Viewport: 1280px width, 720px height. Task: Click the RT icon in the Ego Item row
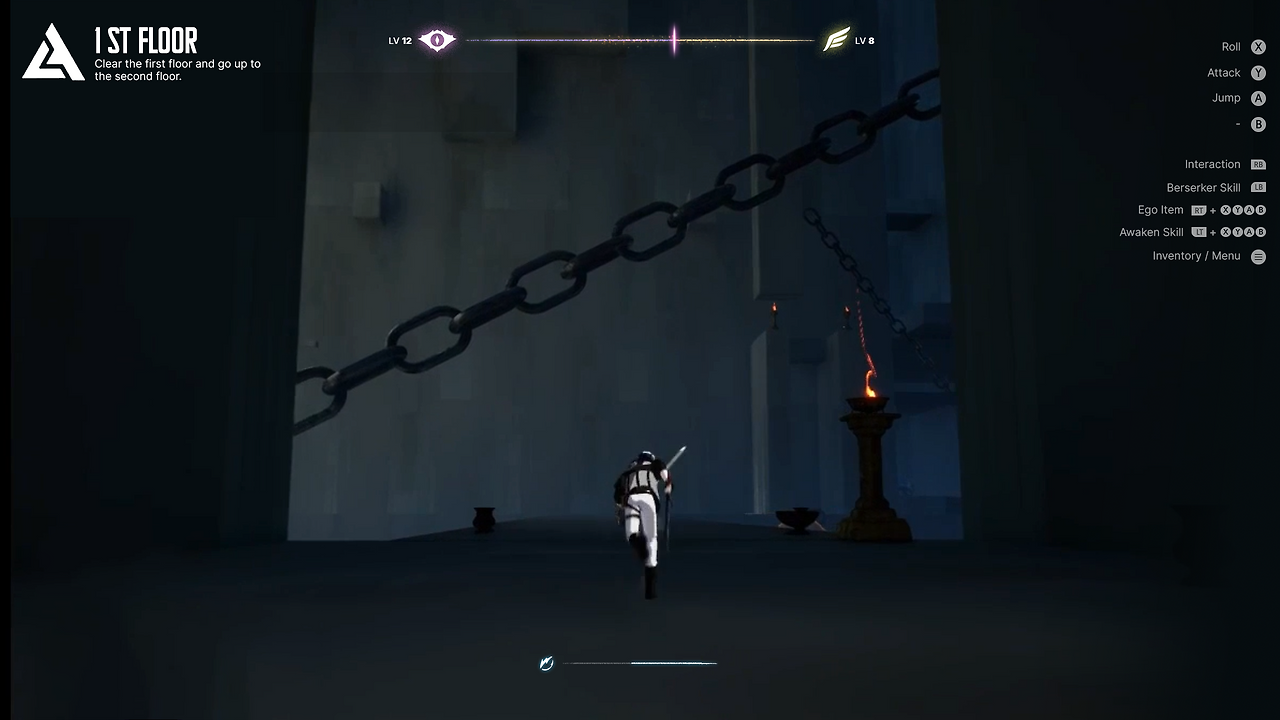pos(1198,210)
